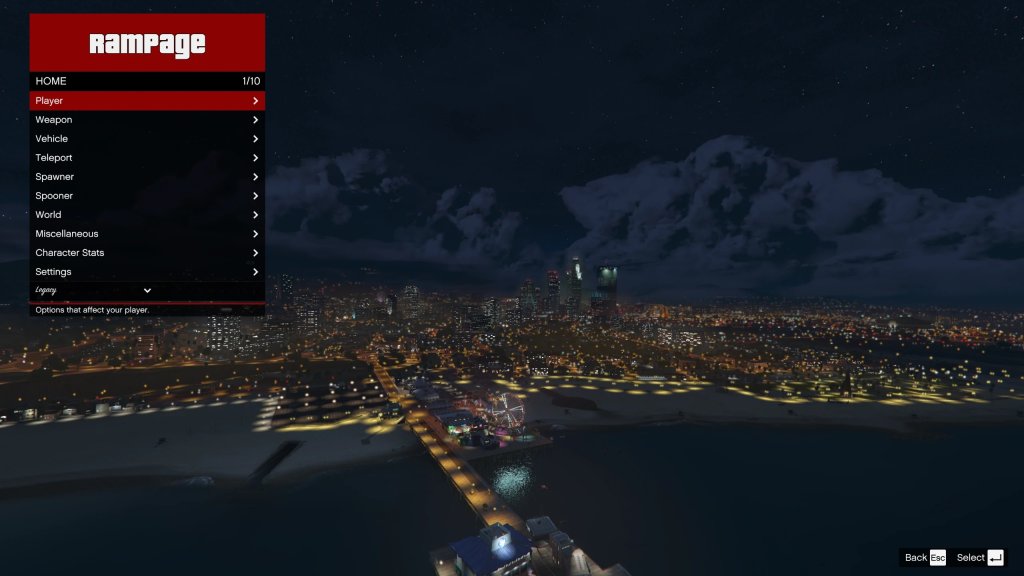The height and width of the screenshot is (576, 1024).
Task: Open the Settings menu entry
Action: tap(147, 272)
